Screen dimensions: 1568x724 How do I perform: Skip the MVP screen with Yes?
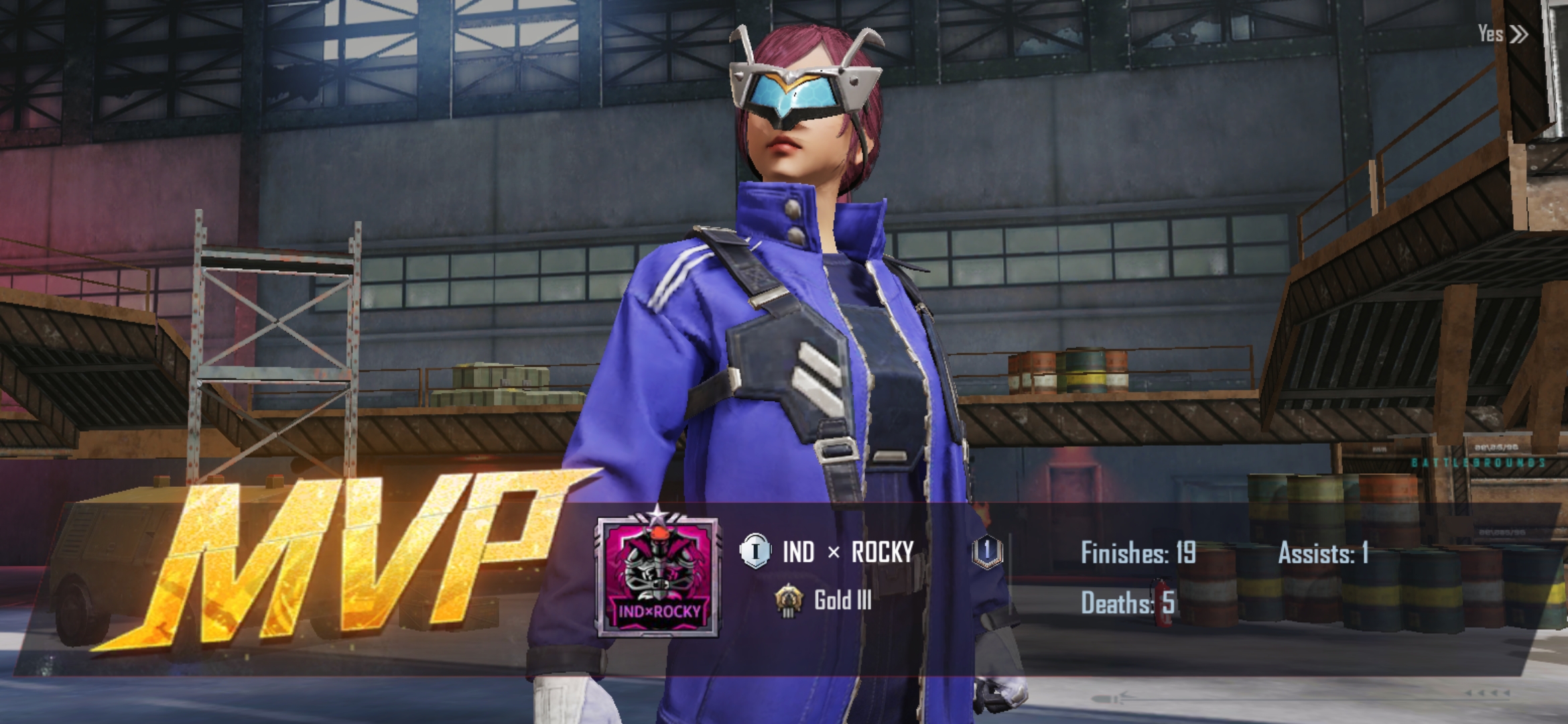click(x=1502, y=34)
